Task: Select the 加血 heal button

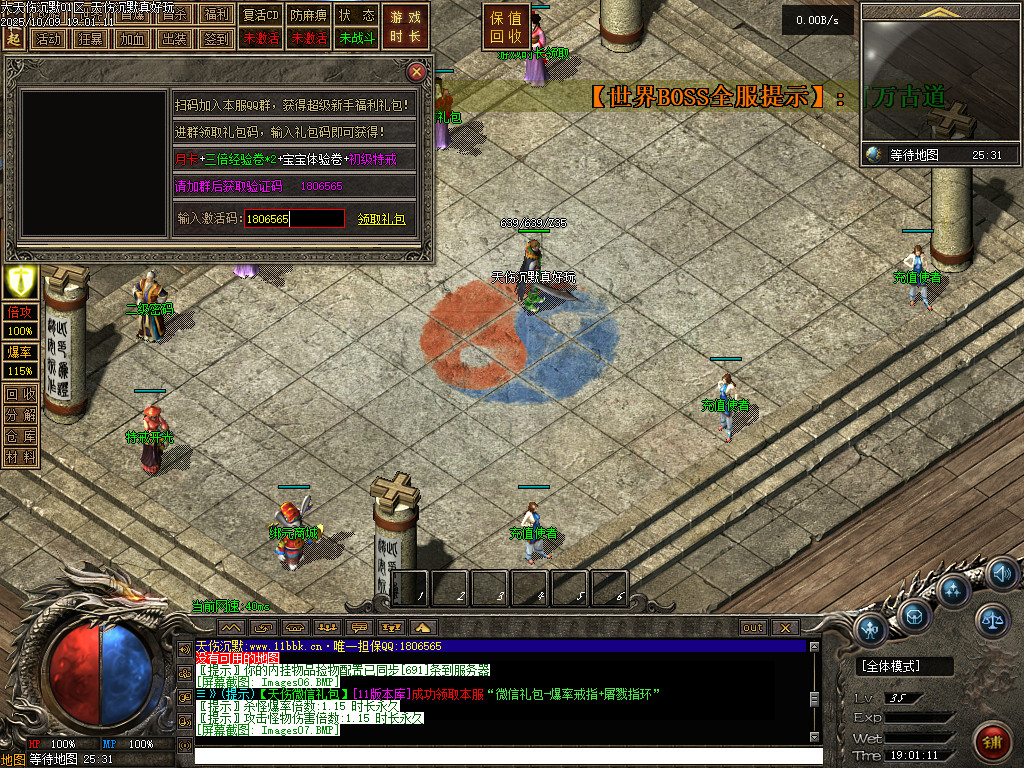Action: (x=132, y=39)
